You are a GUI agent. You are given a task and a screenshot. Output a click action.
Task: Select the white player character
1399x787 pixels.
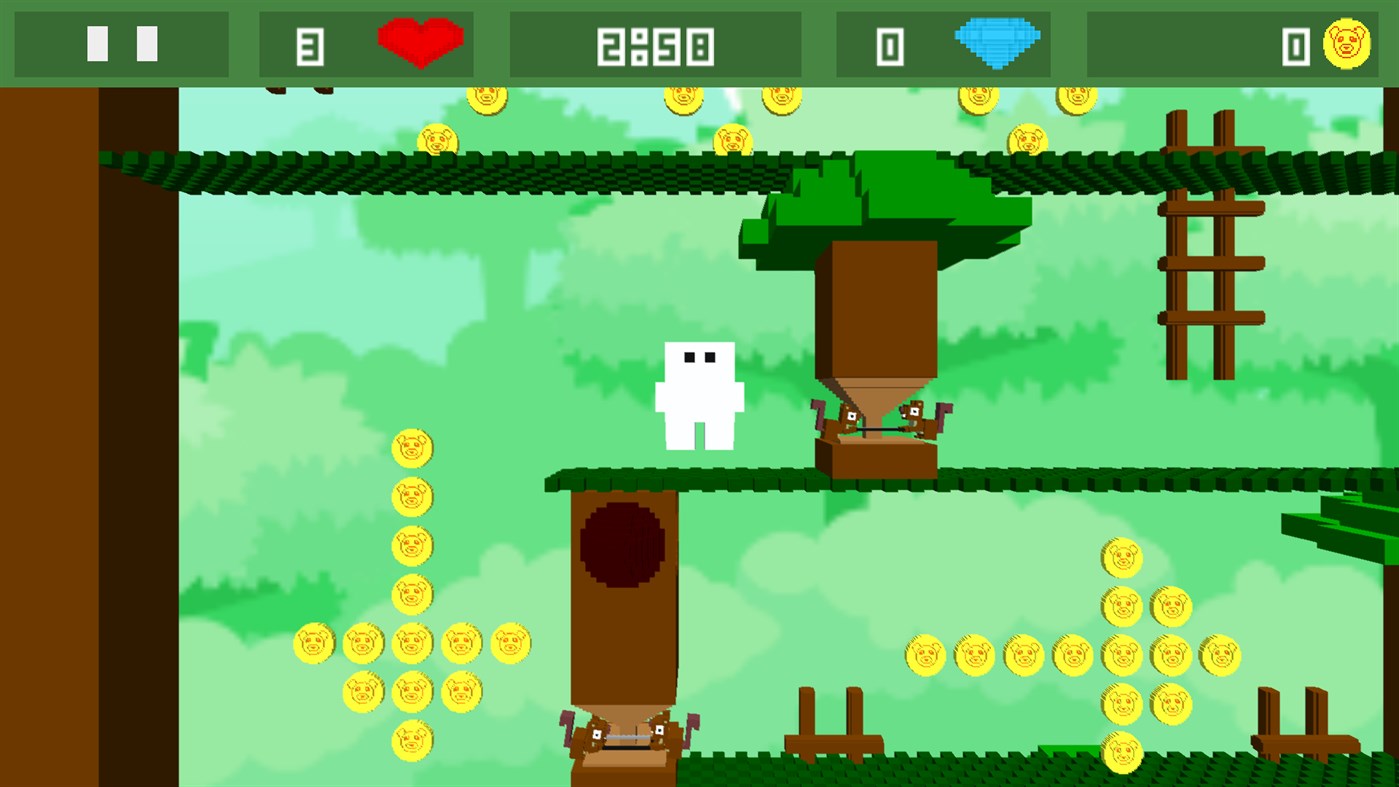point(698,395)
